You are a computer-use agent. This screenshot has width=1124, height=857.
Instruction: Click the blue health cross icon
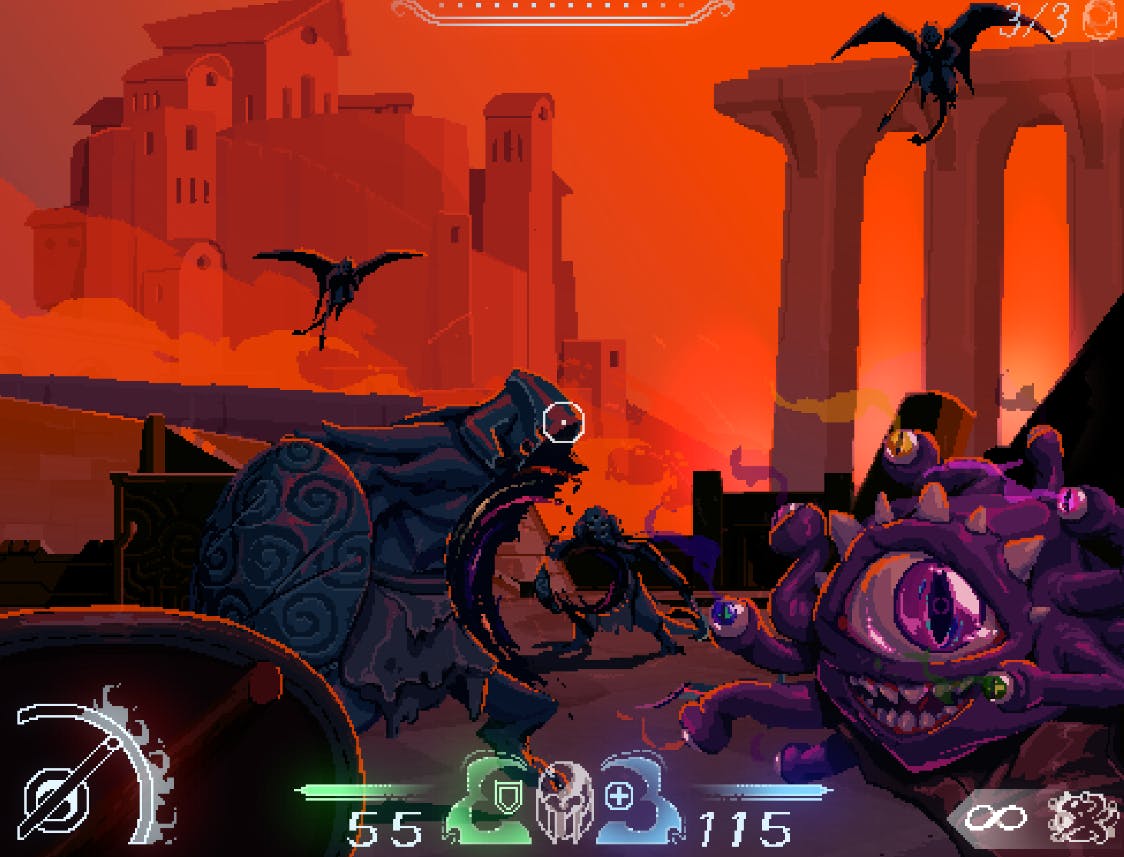pos(619,797)
